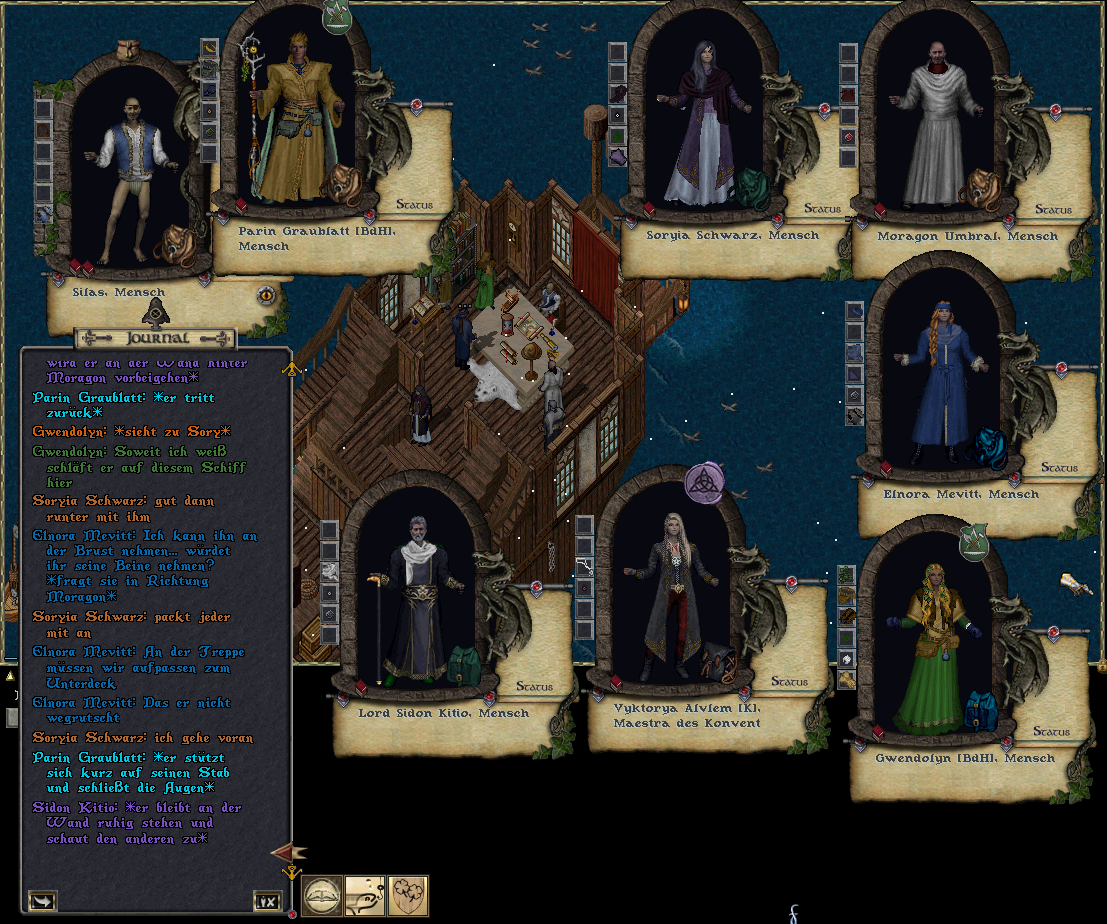Click the purple triquetra guild seal
Image resolution: width=1107 pixels, height=924 pixels.
click(x=704, y=483)
